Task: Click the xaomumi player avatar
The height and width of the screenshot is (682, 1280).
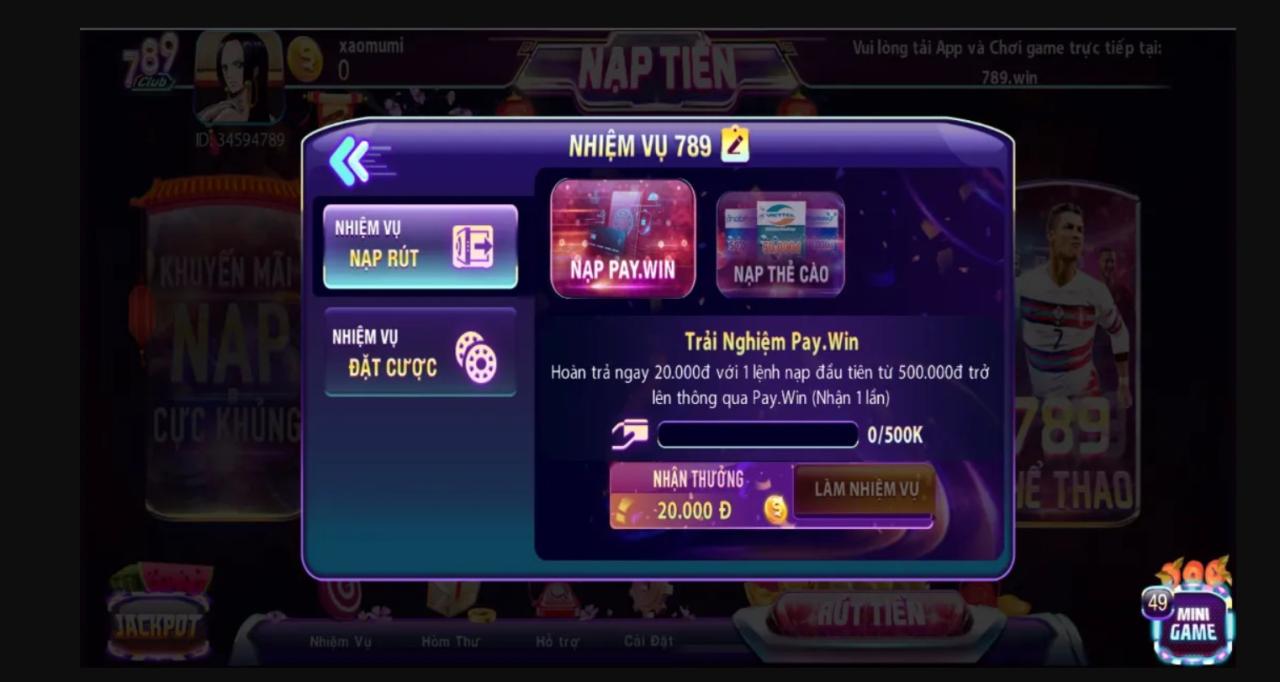Action: click(x=239, y=80)
